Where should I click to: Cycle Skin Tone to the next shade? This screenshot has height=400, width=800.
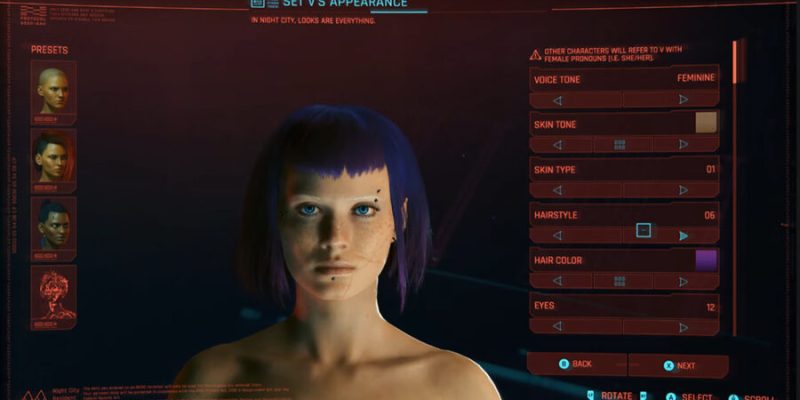[683, 145]
